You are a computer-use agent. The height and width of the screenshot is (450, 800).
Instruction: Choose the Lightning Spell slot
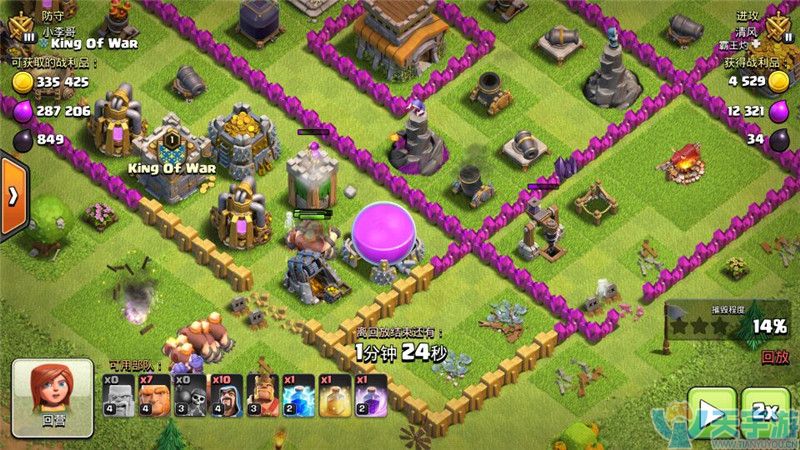pyautogui.click(x=295, y=396)
